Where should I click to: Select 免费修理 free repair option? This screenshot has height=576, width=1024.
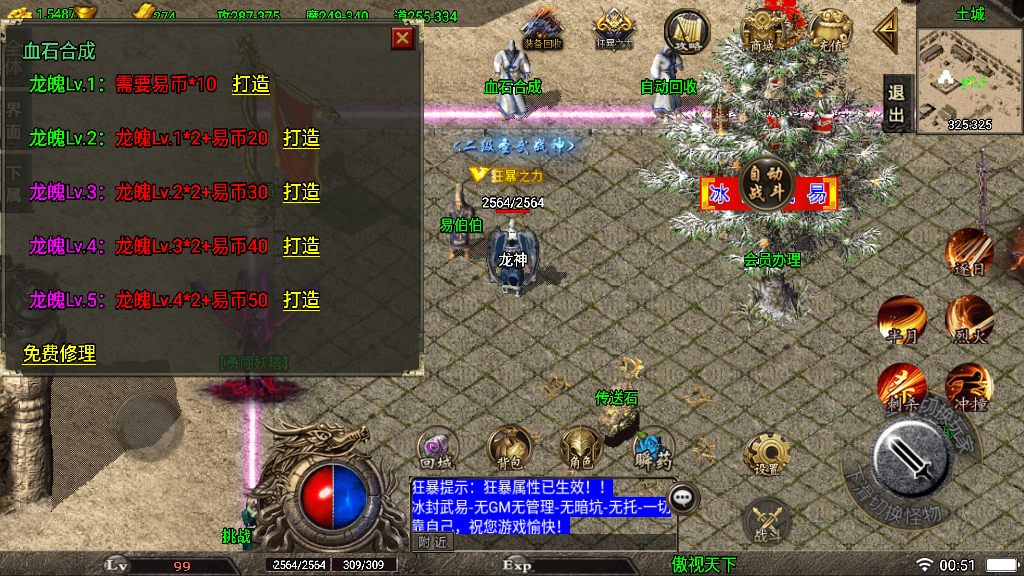[x=59, y=354]
